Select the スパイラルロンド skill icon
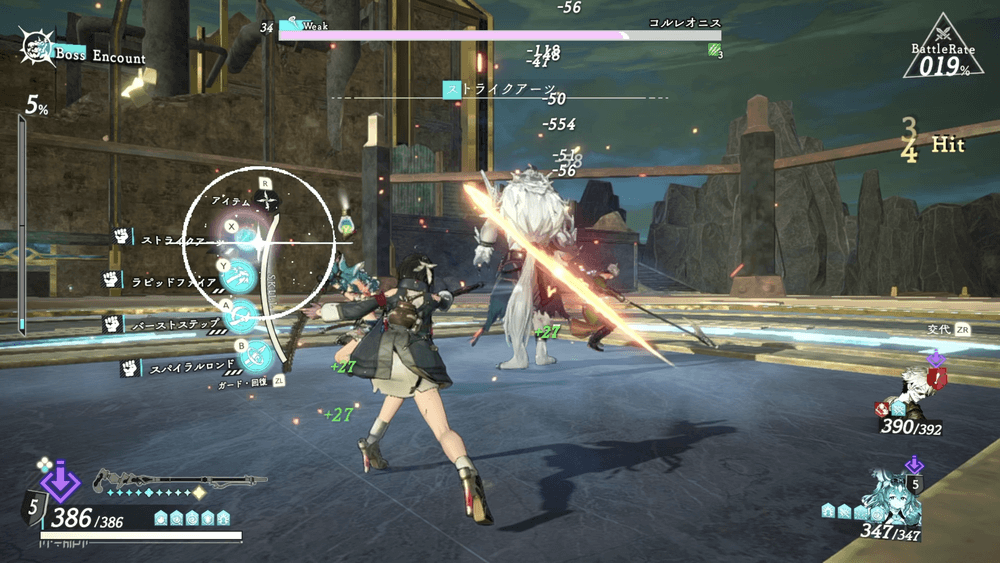This screenshot has width=1000, height=563. click(x=258, y=353)
